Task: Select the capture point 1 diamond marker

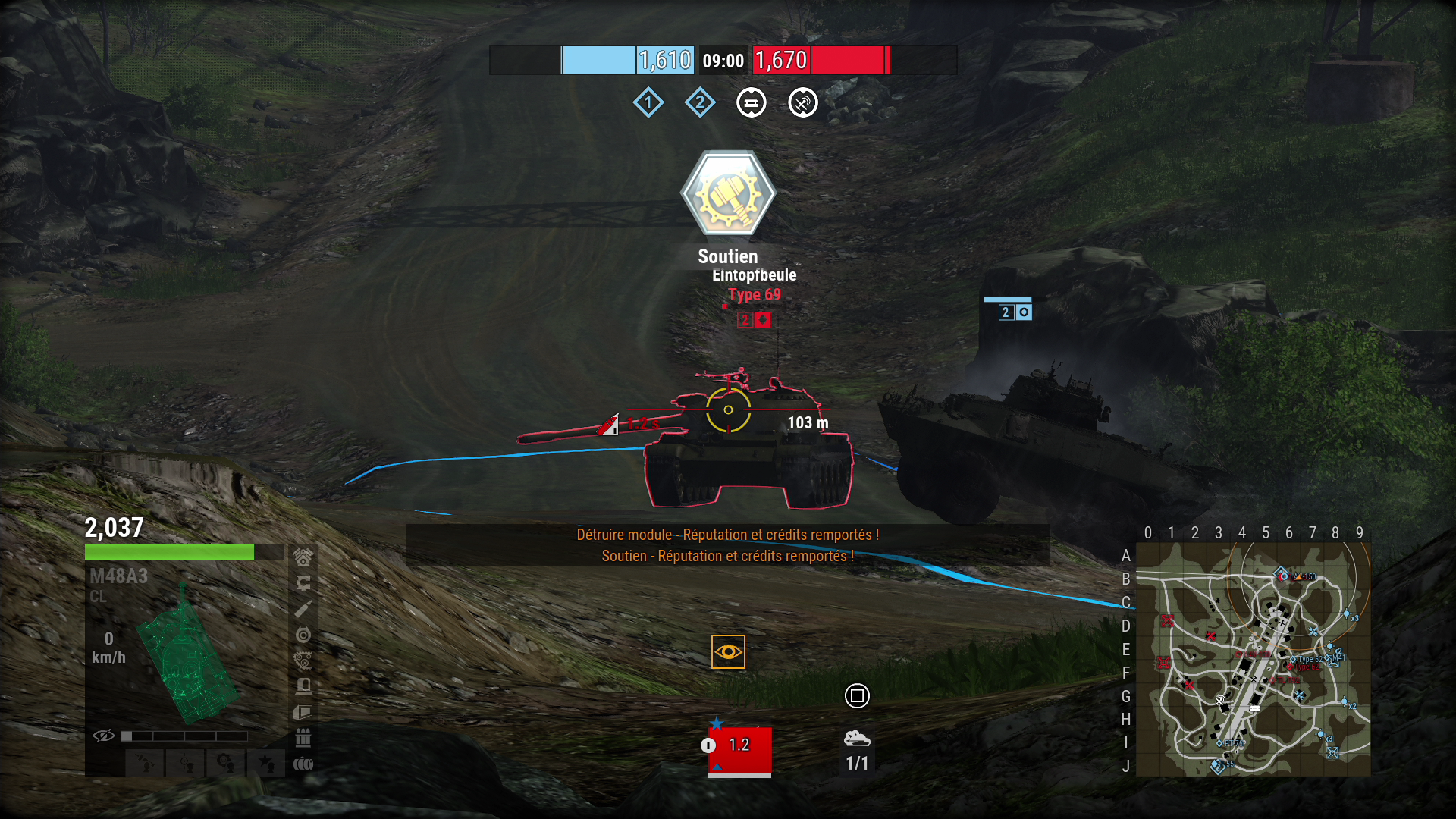Action: click(x=648, y=102)
